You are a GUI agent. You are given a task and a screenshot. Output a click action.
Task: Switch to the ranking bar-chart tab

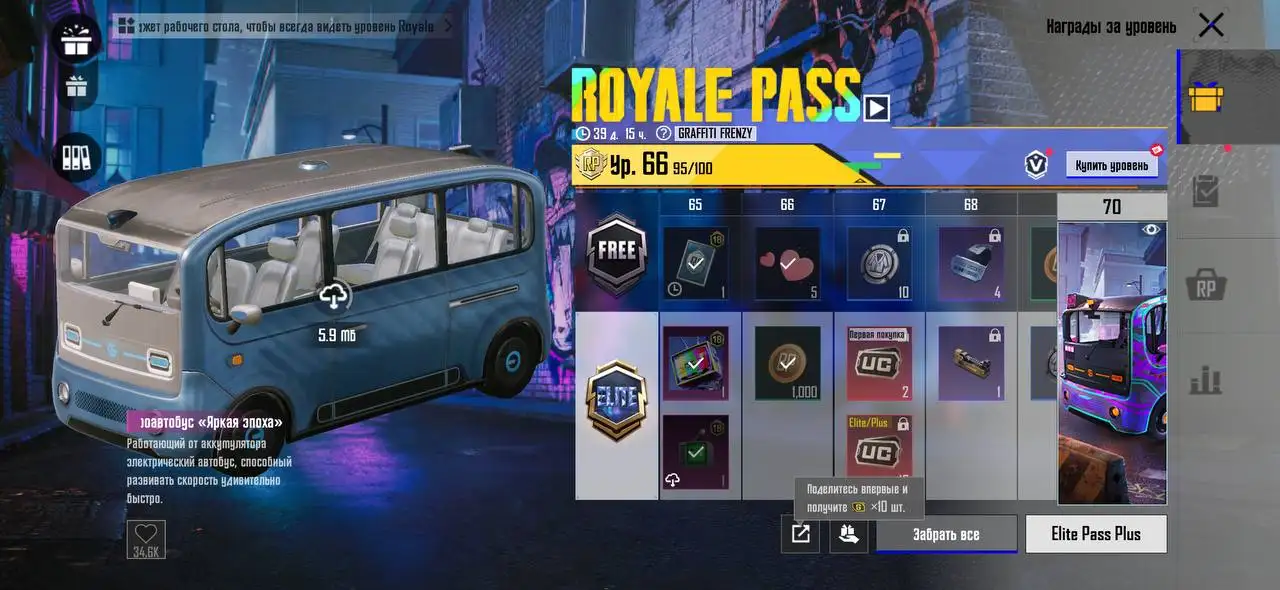pos(1205,380)
